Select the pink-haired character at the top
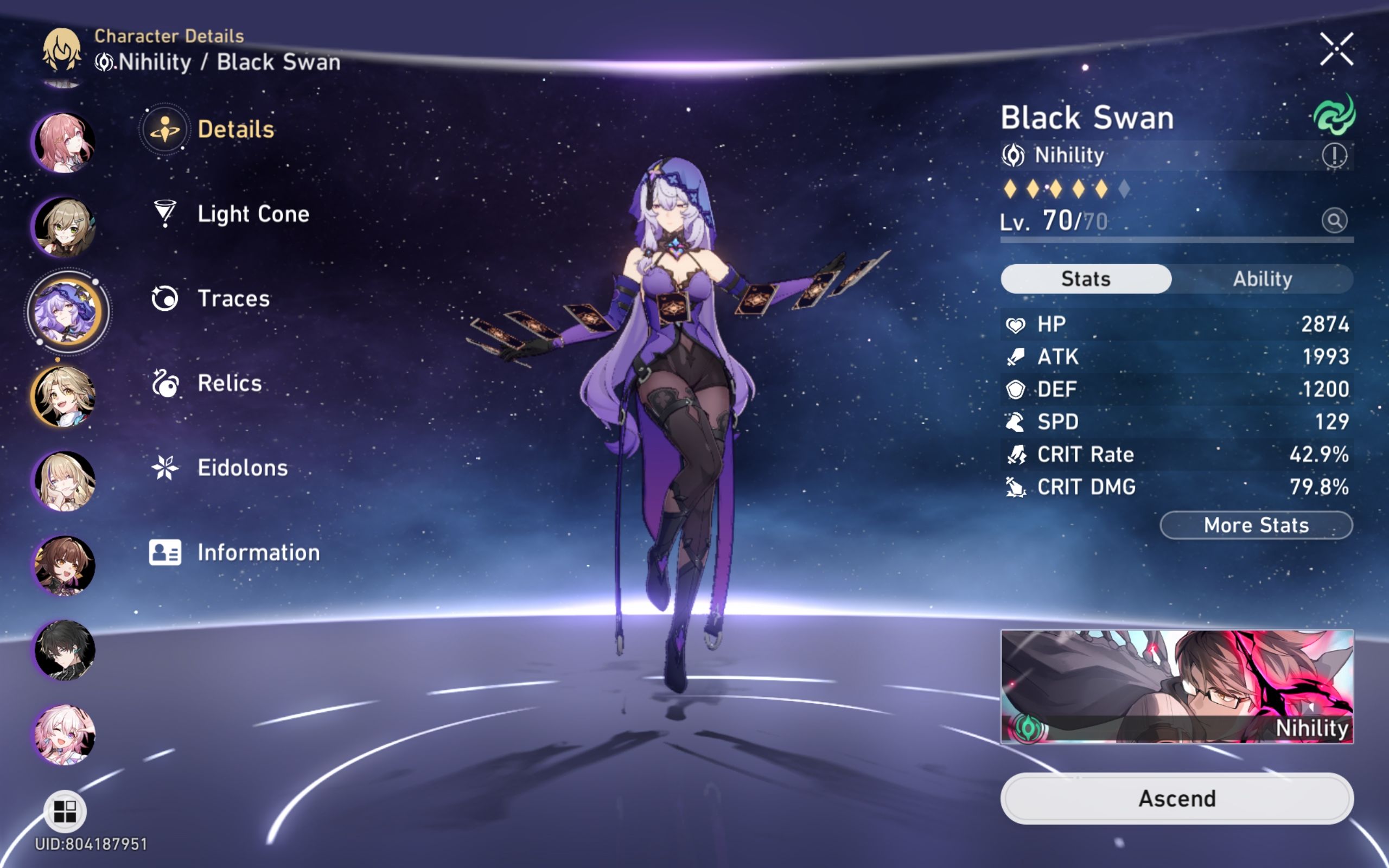 pos(65,142)
